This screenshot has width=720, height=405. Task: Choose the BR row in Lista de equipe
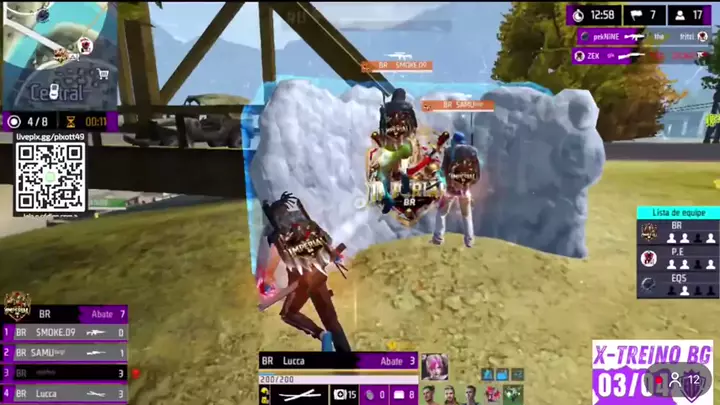(677, 232)
